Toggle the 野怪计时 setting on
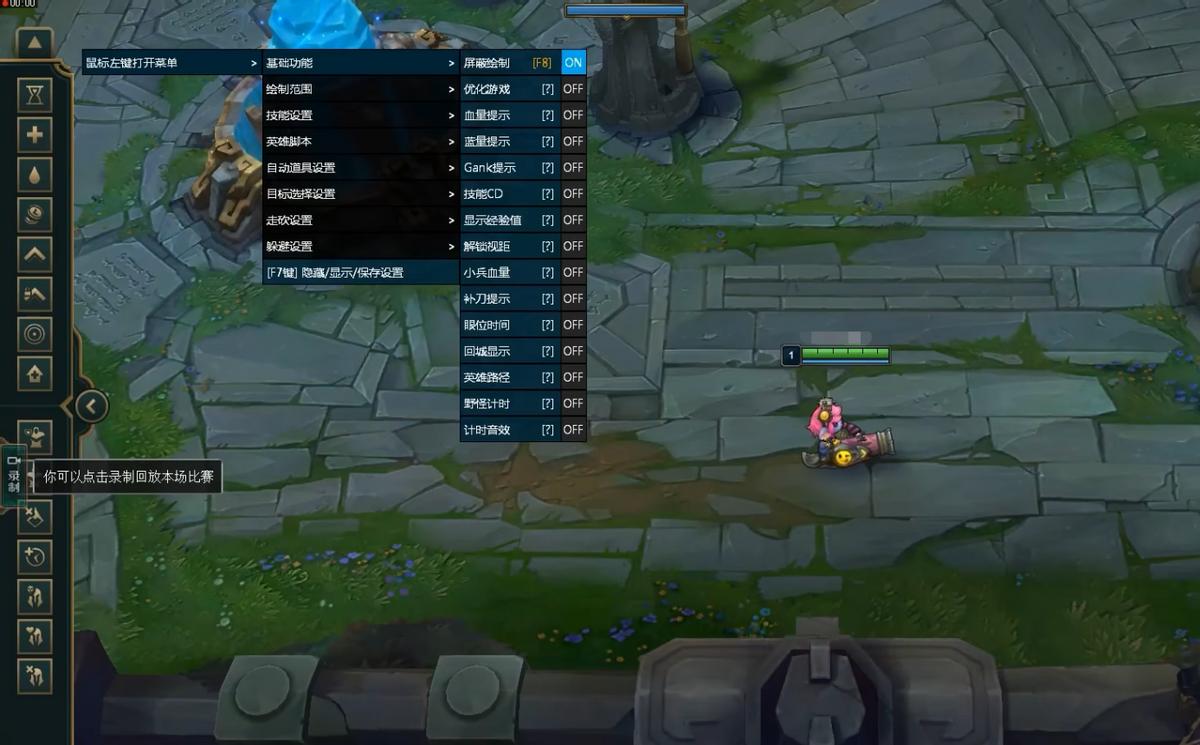 tap(573, 403)
